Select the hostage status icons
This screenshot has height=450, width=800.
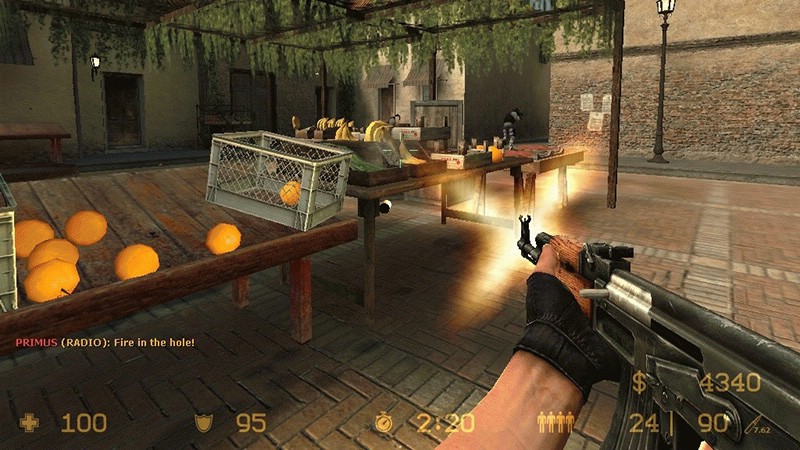tap(555, 423)
